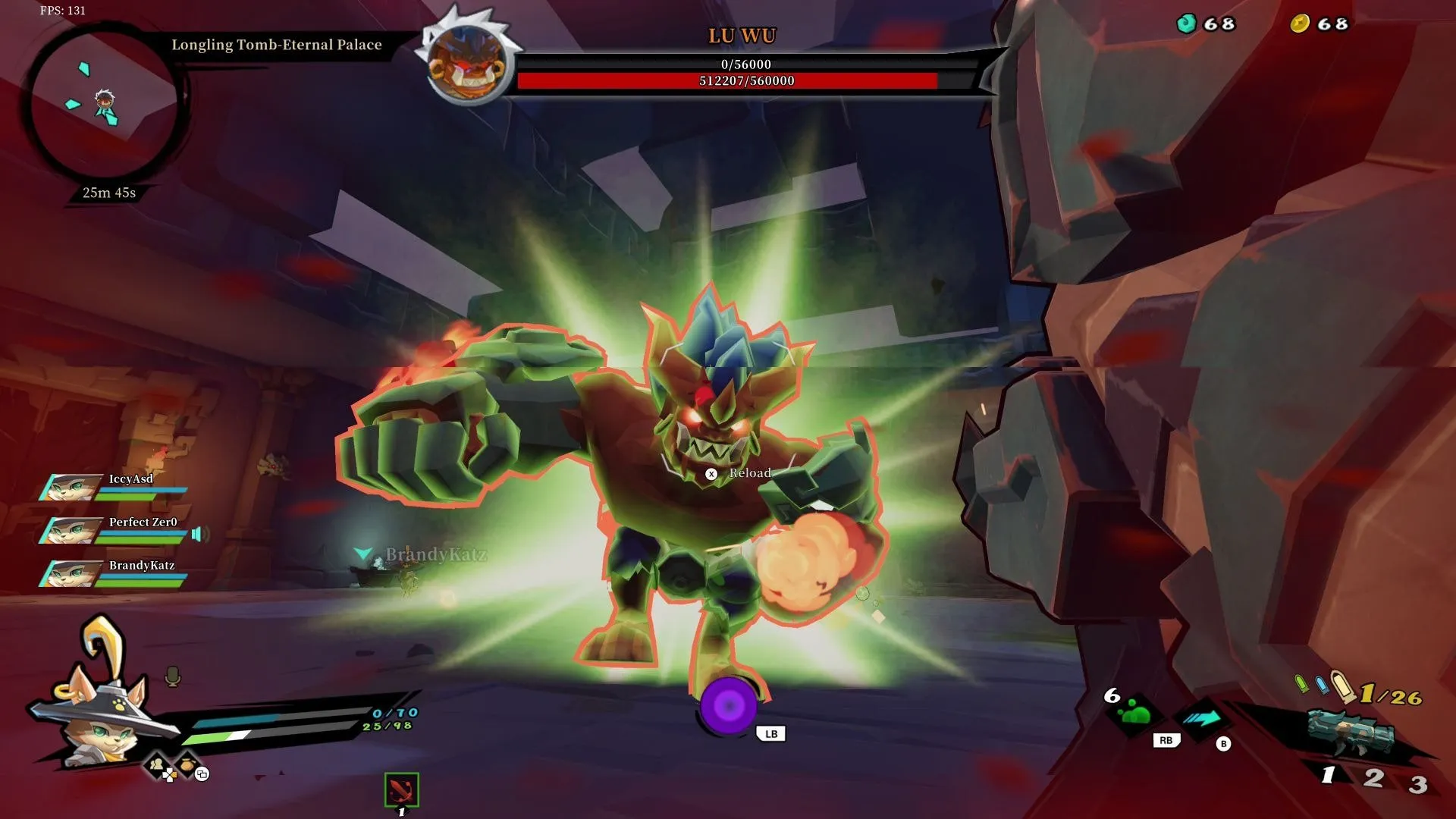Click the teal soul essence currency icon

[1186, 24]
